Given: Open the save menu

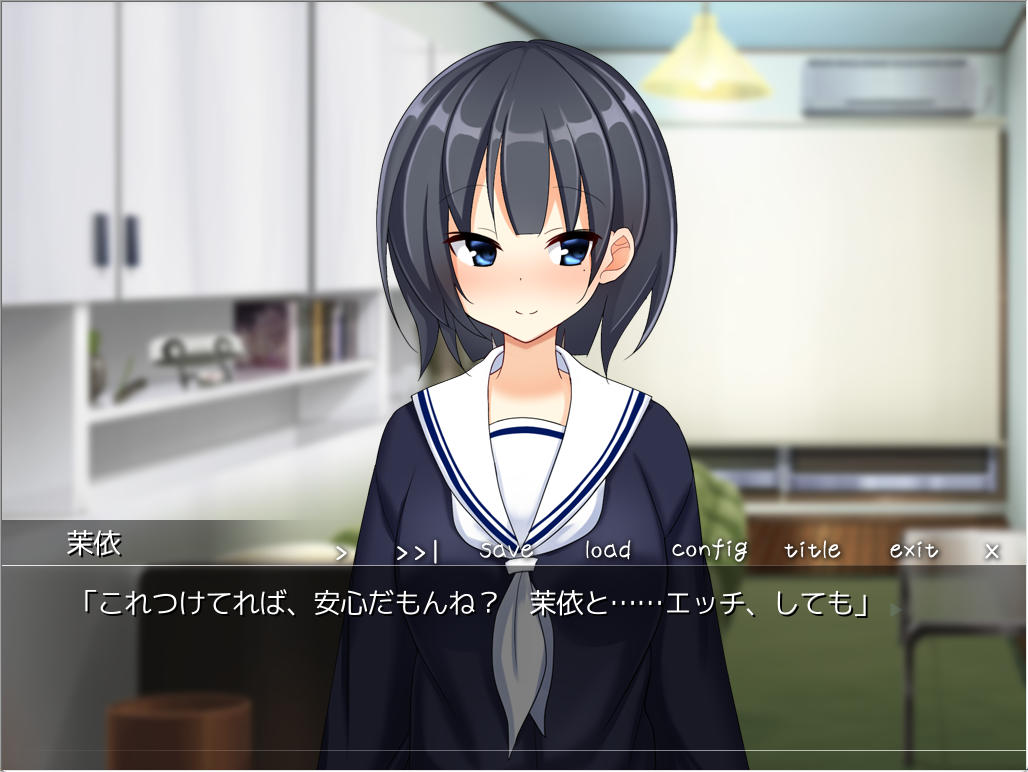Looking at the screenshot, I should pos(506,550).
